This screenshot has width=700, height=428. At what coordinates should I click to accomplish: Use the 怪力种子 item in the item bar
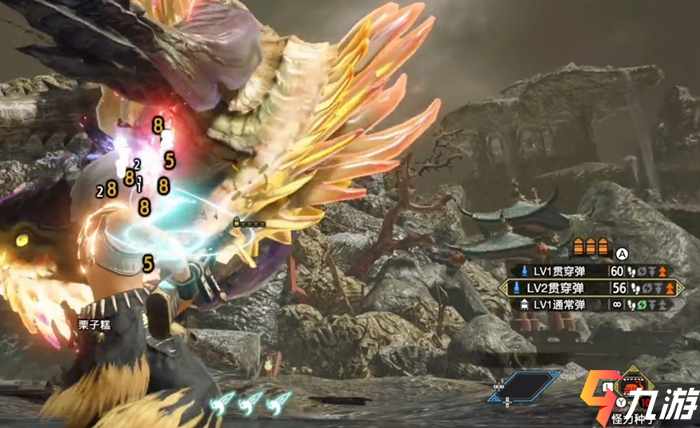click(634, 390)
